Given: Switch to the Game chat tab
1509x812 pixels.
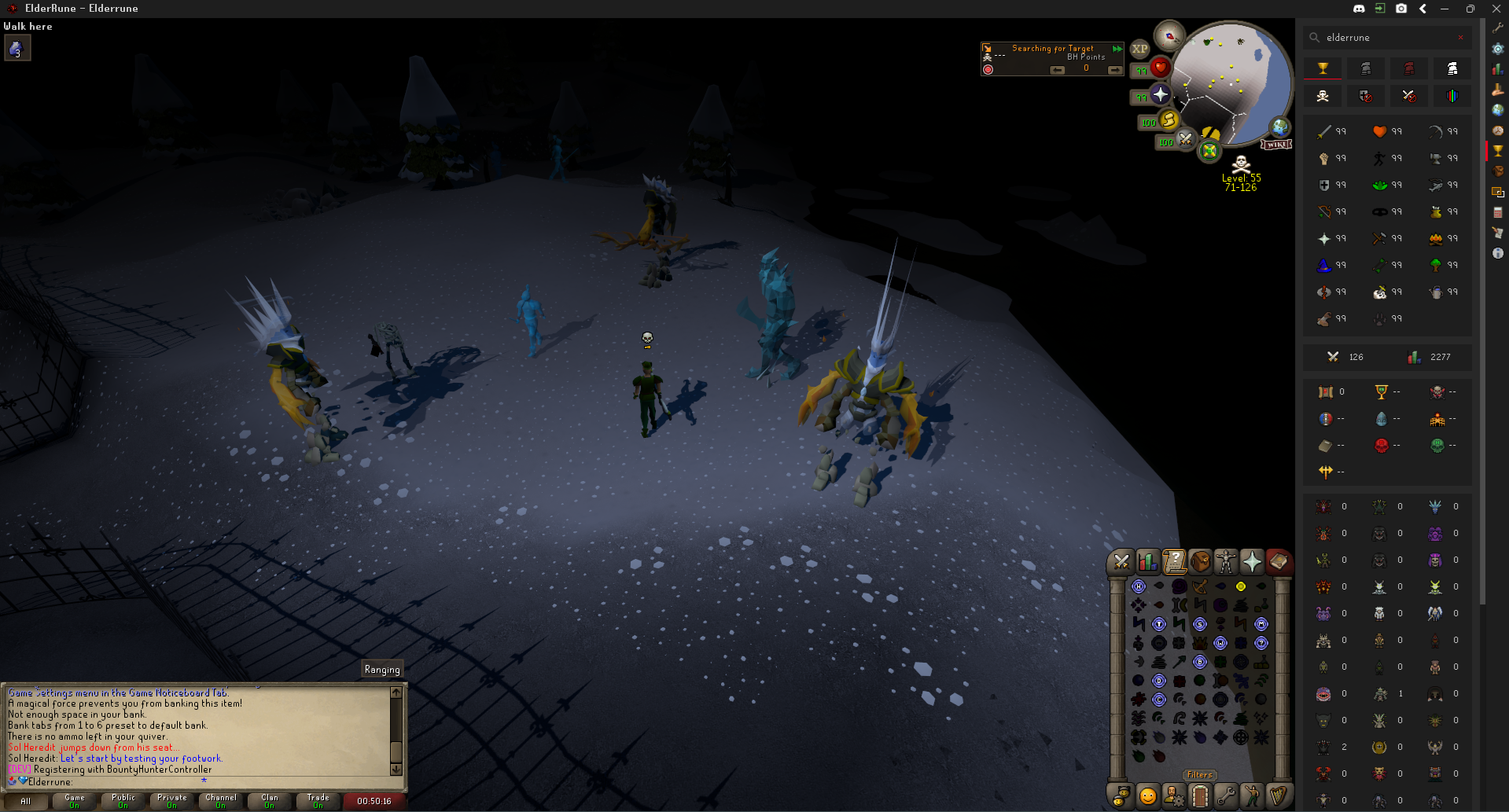Looking at the screenshot, I should click(75, 801).
